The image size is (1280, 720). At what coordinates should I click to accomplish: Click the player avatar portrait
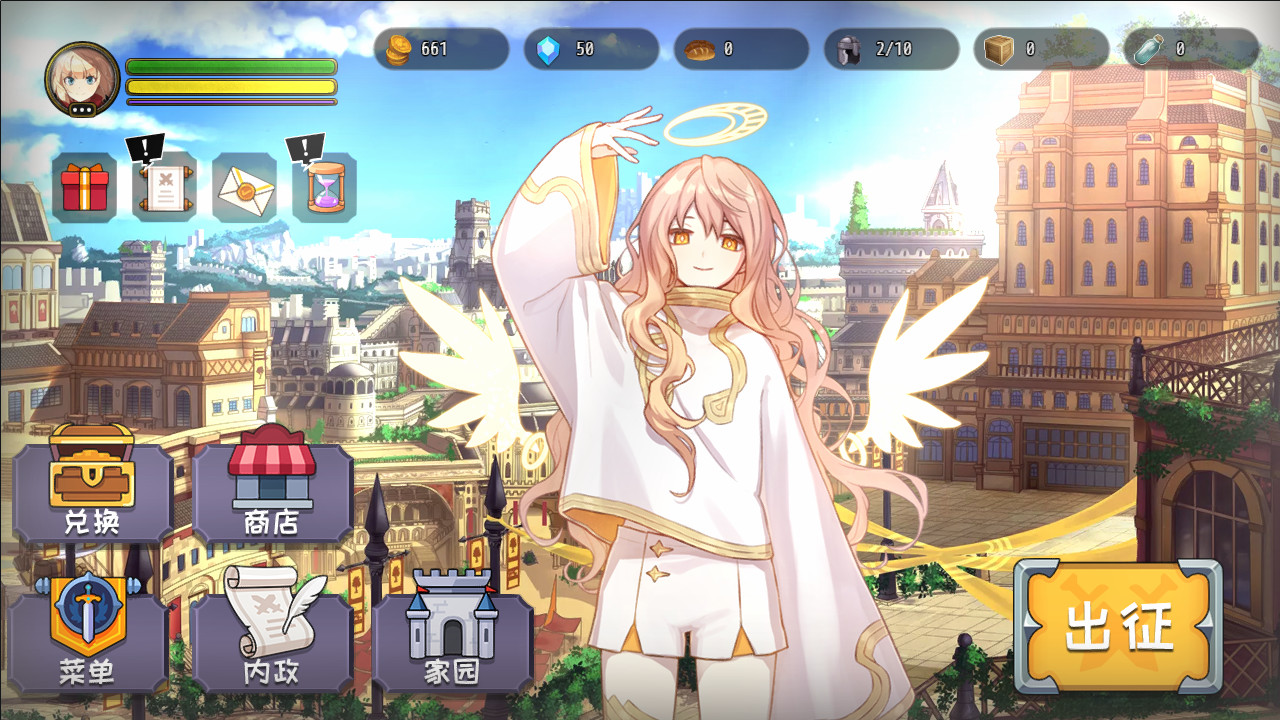(82, 79)
